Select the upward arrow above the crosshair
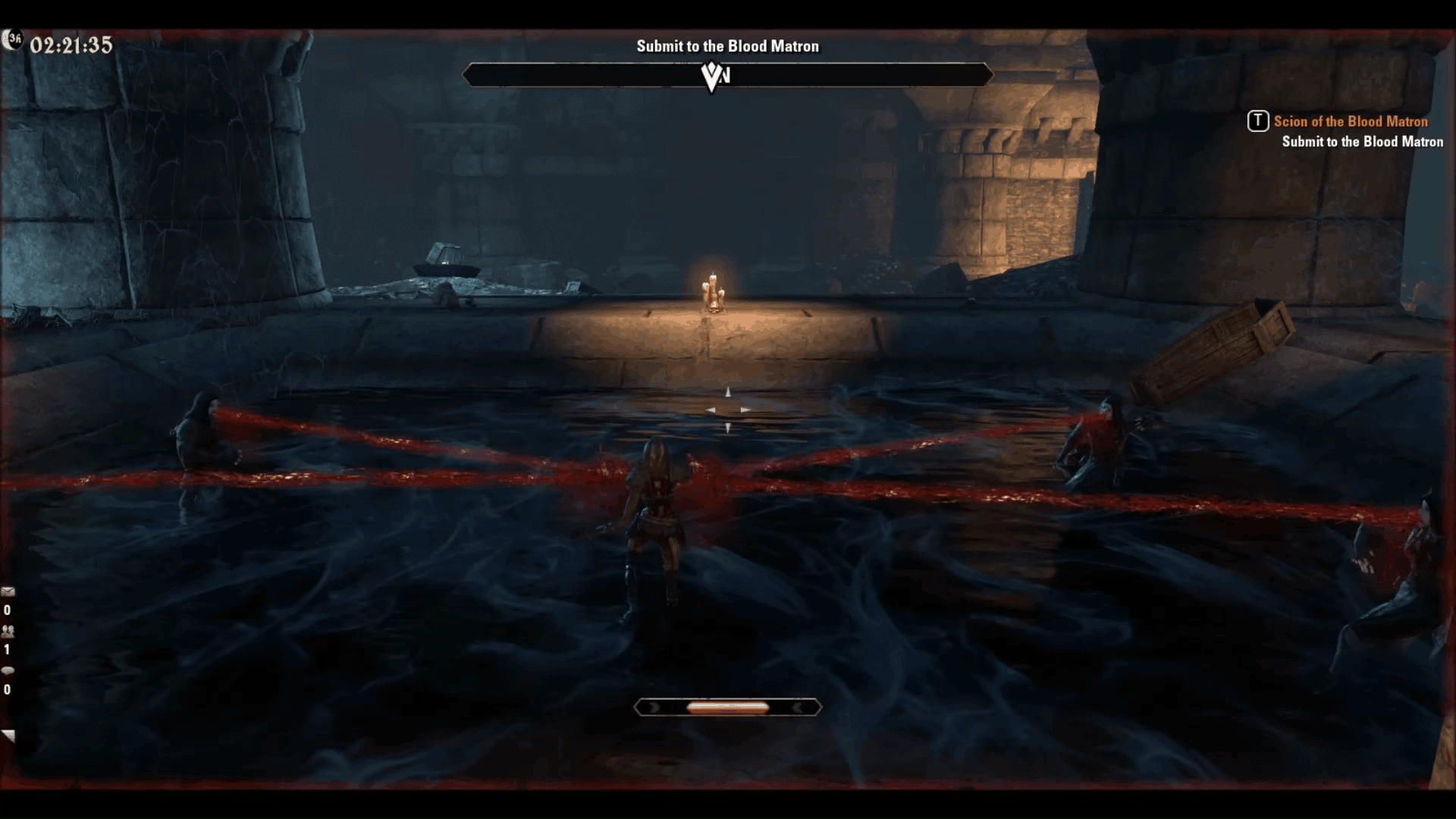The width and height of the screenshot is (1456, 819). [728, 391]
